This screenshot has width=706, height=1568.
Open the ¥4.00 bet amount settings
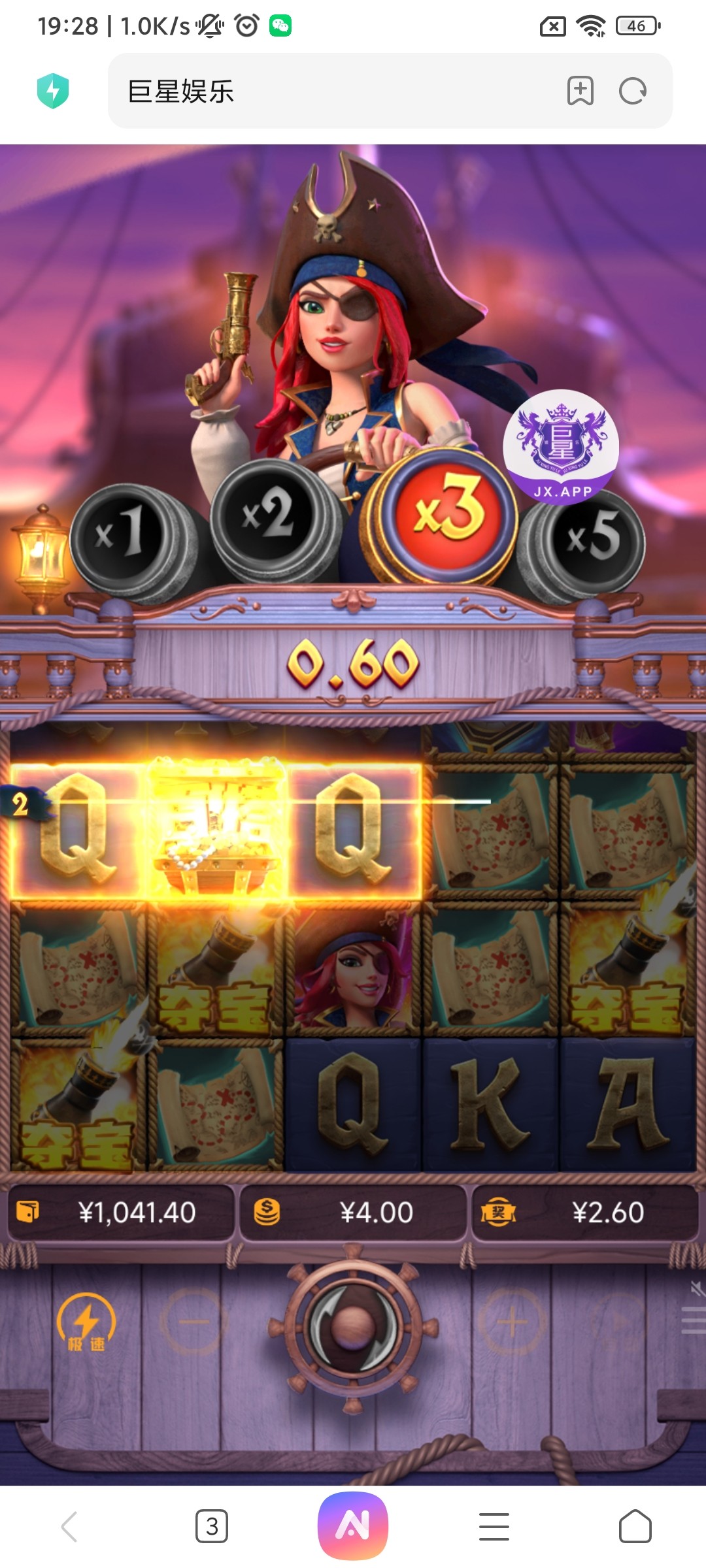(353, 1213)
